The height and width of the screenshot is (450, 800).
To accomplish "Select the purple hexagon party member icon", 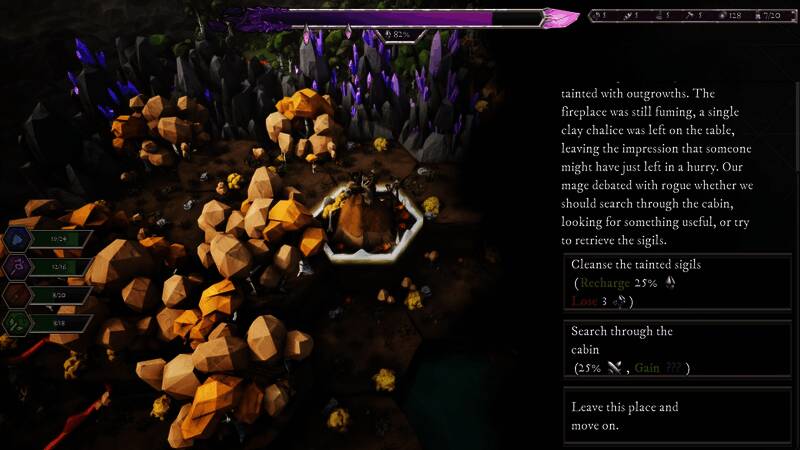I will click(19, 267).
